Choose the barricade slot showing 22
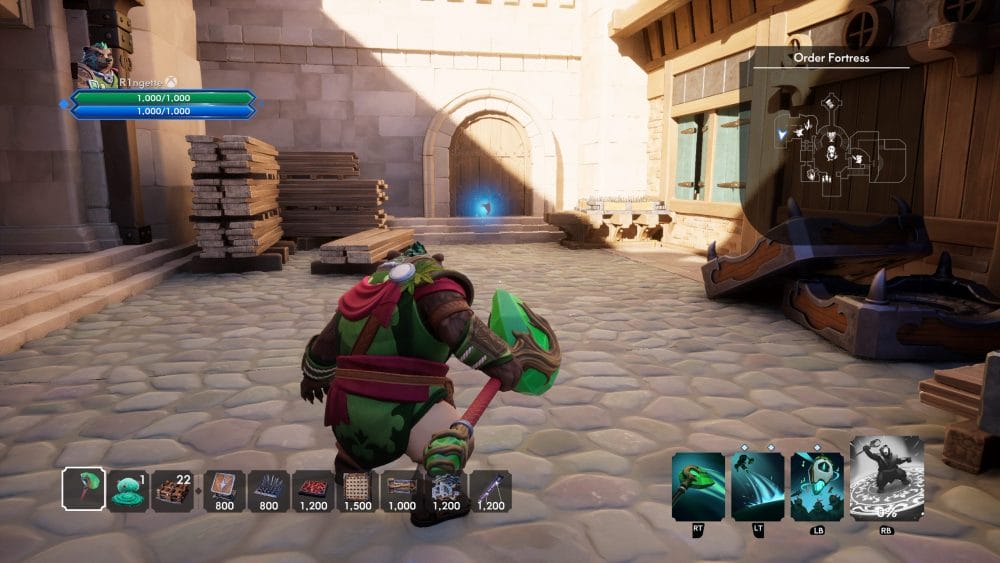 click(174, 490)
